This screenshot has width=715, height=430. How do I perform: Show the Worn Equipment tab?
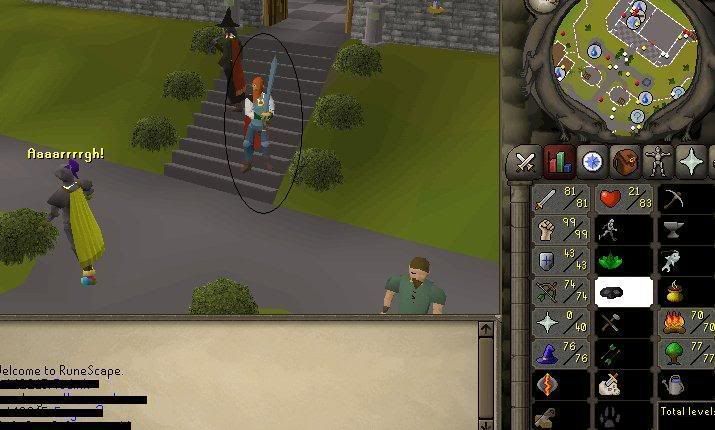[x=659, y=161]
